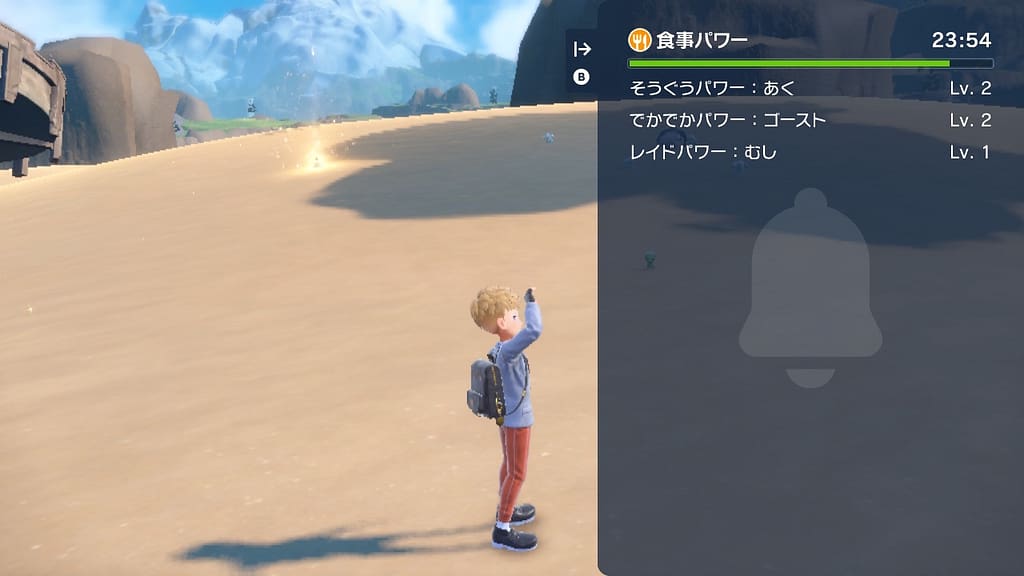Choose the でかでかパワー：ゴースト row
The image size is (1024, 576).
point(810,121)
